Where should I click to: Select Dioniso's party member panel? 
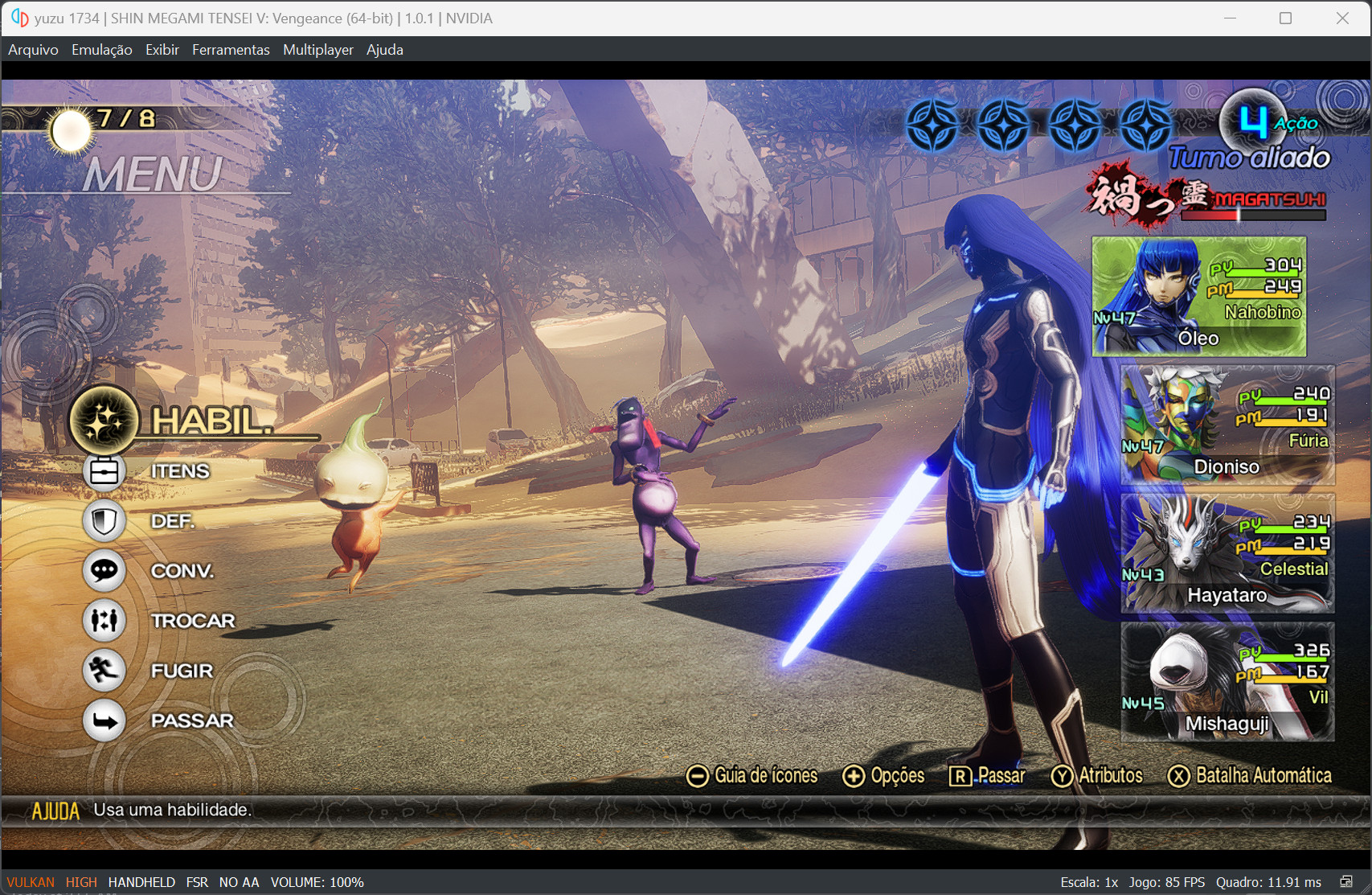click(x=1227, y=425)
